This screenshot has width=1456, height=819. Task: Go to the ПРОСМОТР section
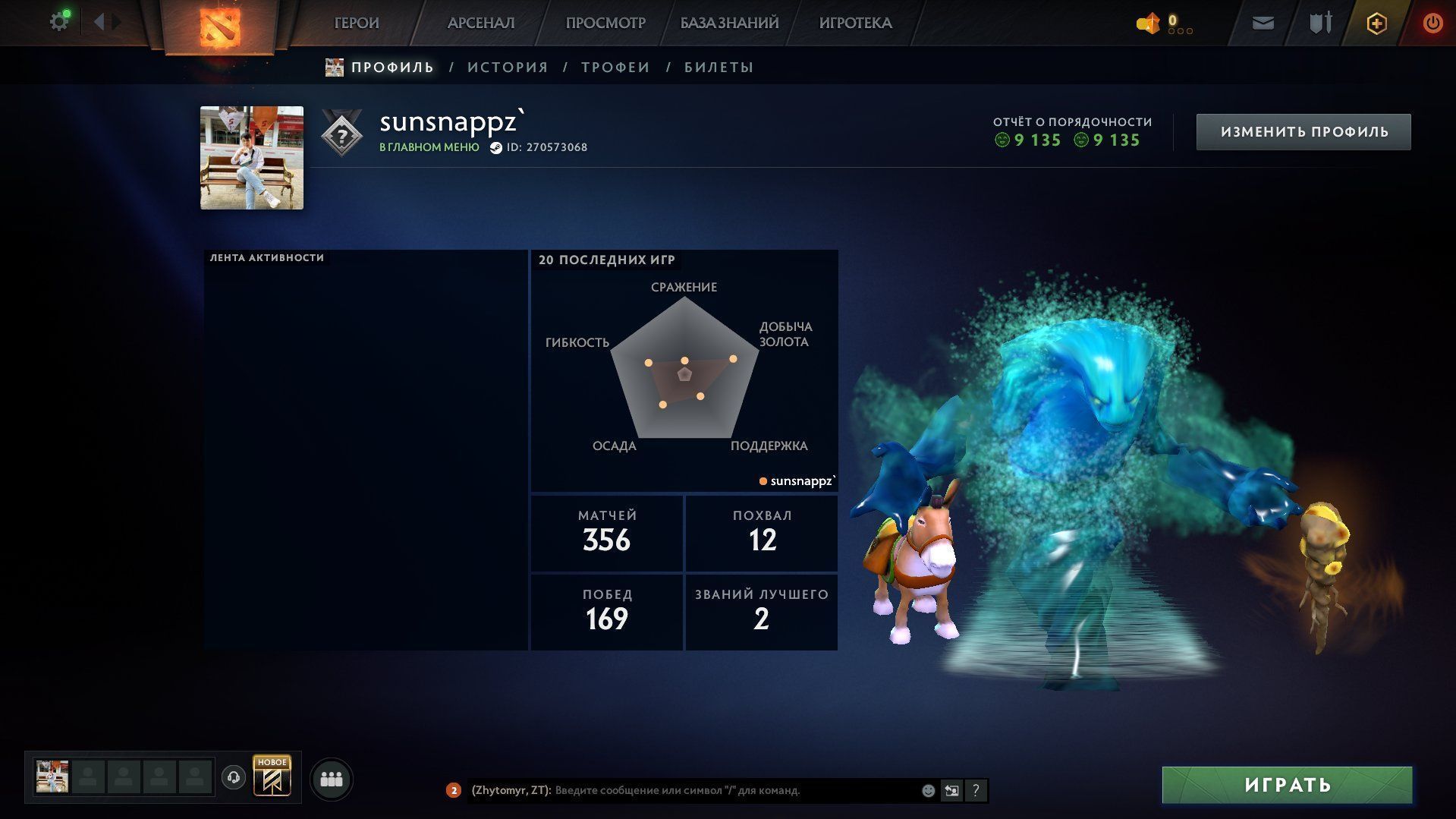[x=605, y=23]
